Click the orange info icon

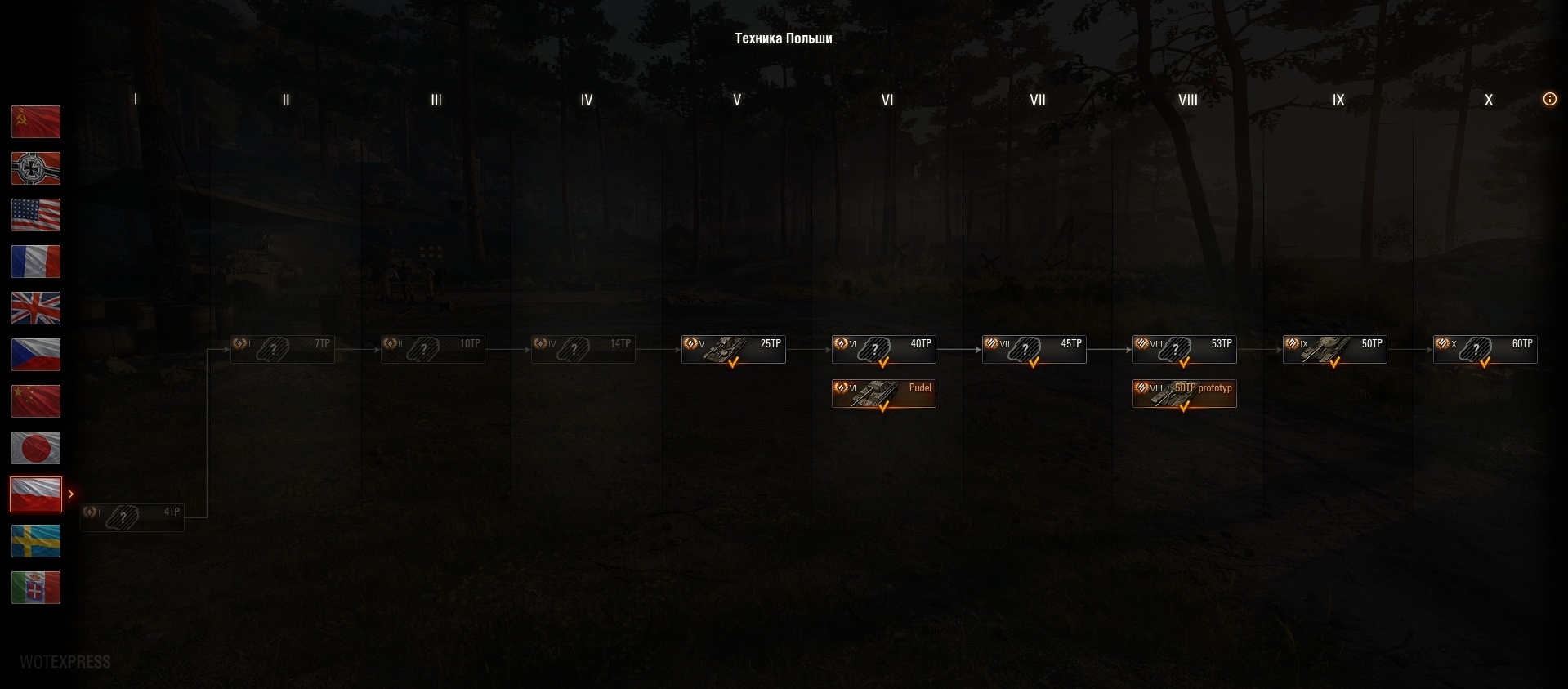[1549, 99]
